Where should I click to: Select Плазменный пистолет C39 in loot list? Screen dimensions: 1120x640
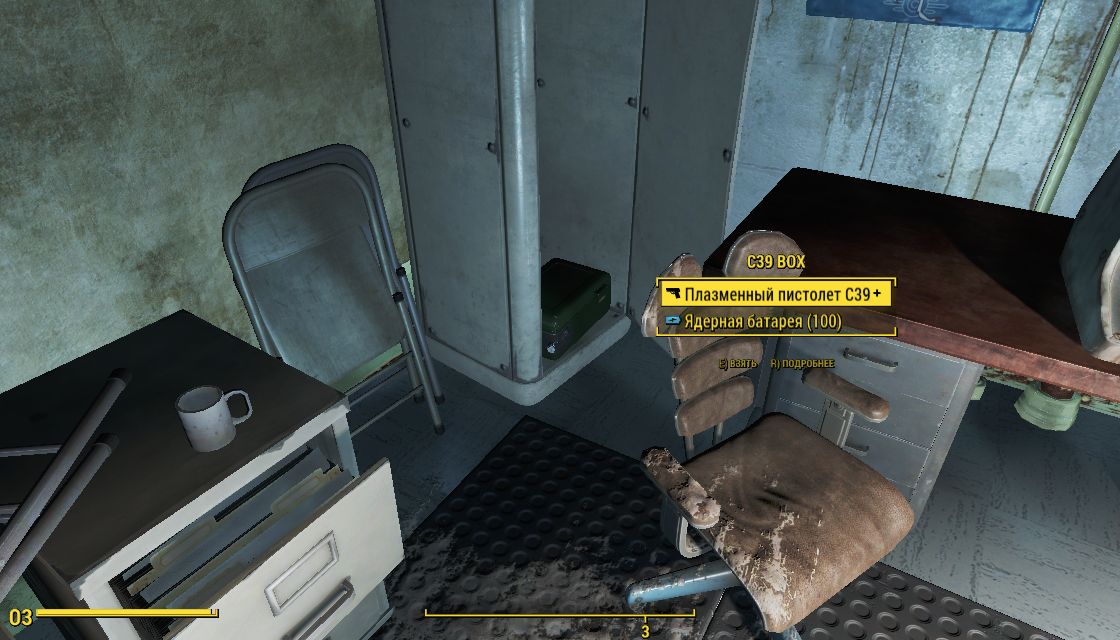(x=775, y=295)
